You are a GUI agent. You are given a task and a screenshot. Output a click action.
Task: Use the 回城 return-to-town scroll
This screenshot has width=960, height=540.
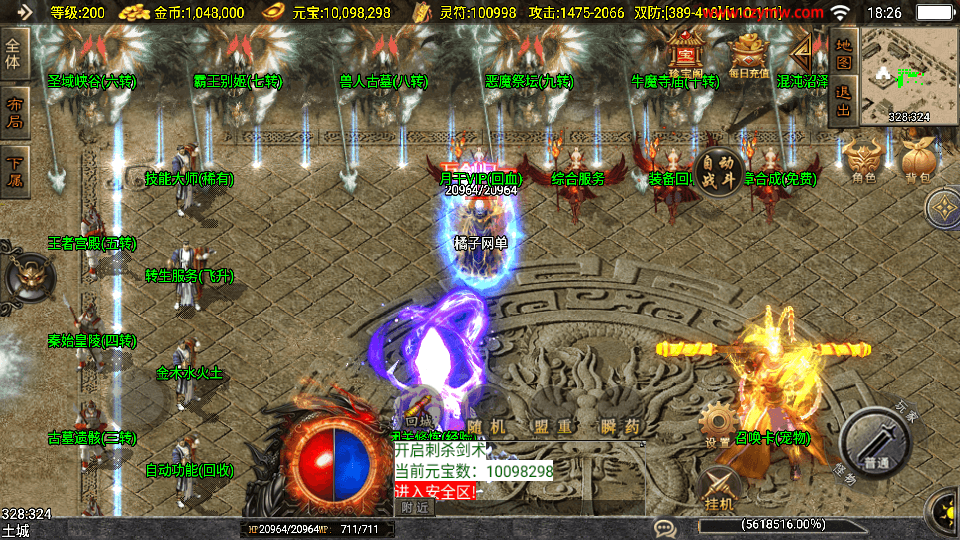pyautogui.click(x=418, y=409)
